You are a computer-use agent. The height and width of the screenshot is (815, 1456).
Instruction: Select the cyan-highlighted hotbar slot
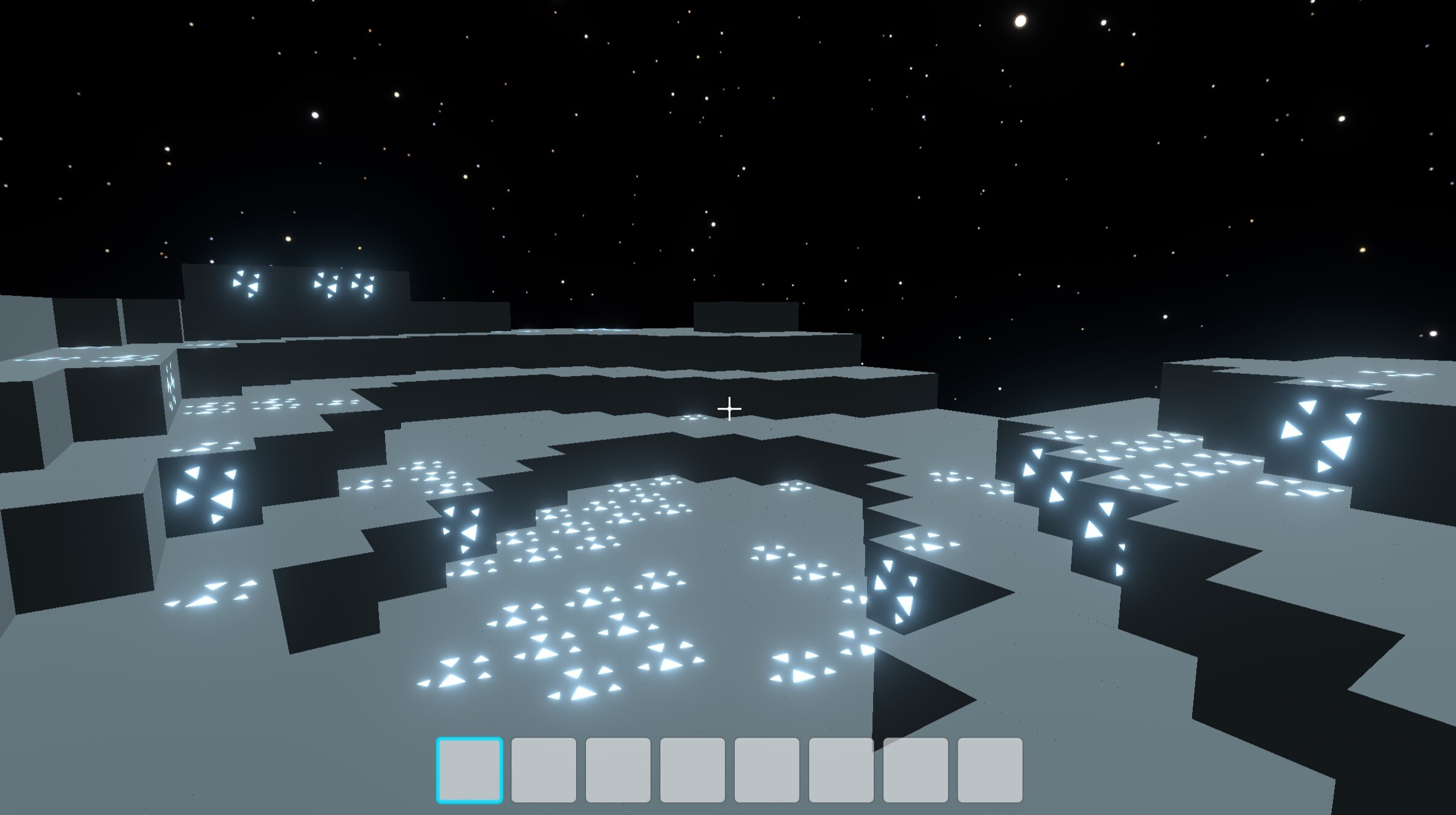click(x=470, y=770)
